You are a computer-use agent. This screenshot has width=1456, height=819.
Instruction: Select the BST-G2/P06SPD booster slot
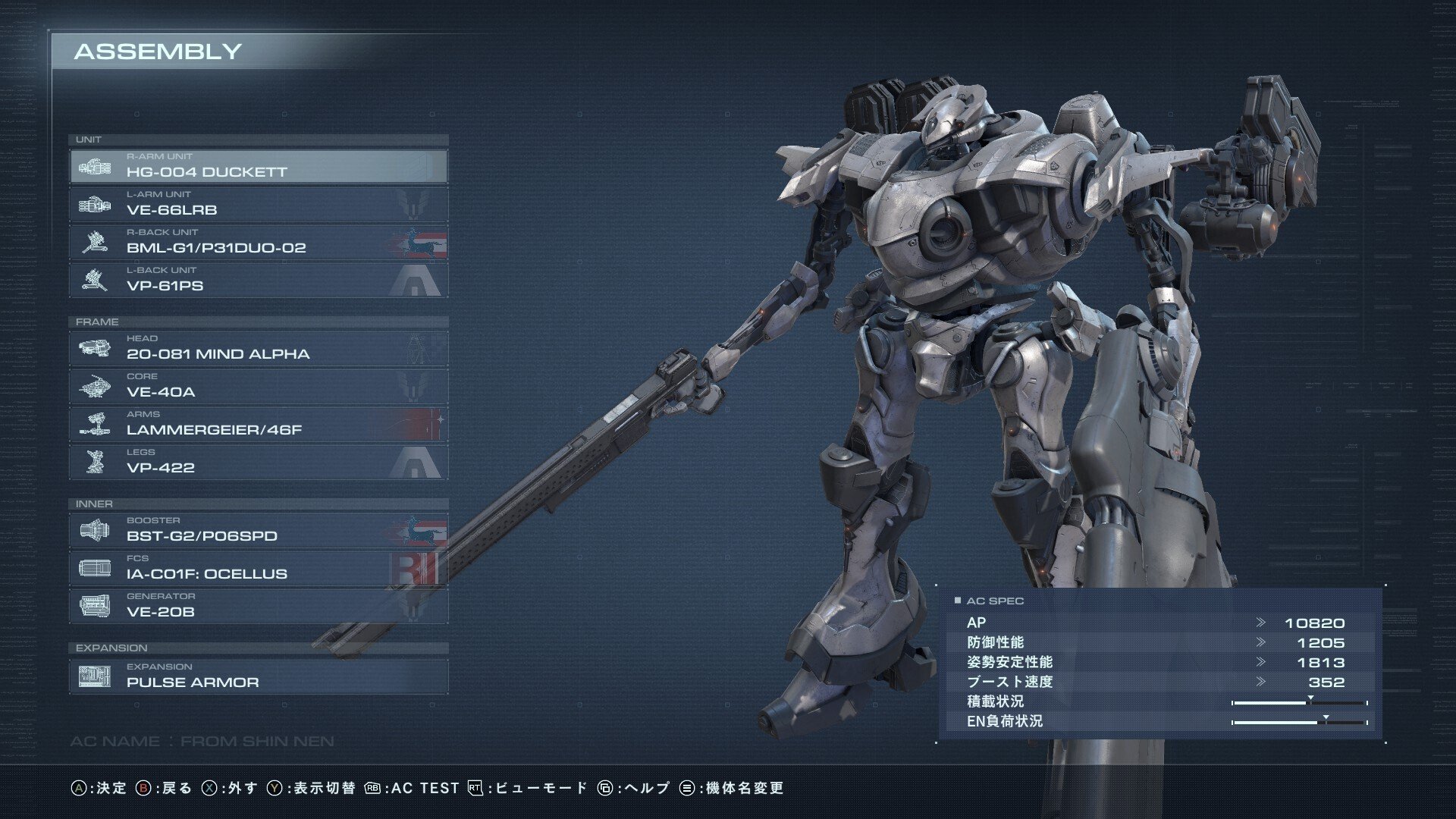[x=258, y=530]
